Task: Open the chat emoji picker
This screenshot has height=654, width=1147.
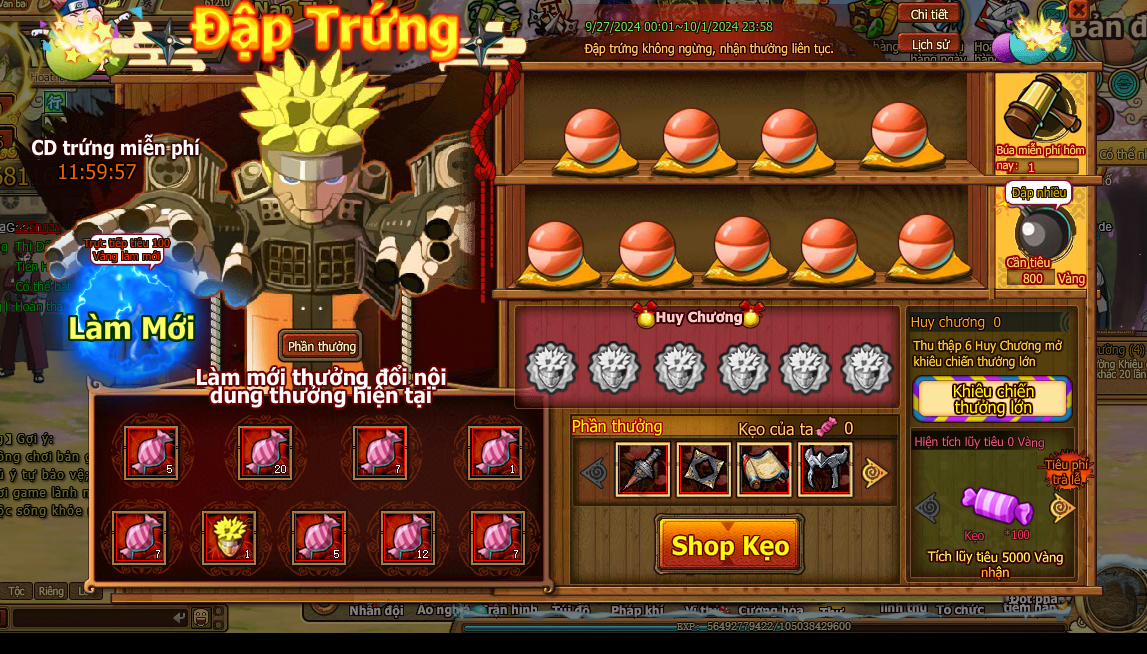Action: (x=202, y=616)
